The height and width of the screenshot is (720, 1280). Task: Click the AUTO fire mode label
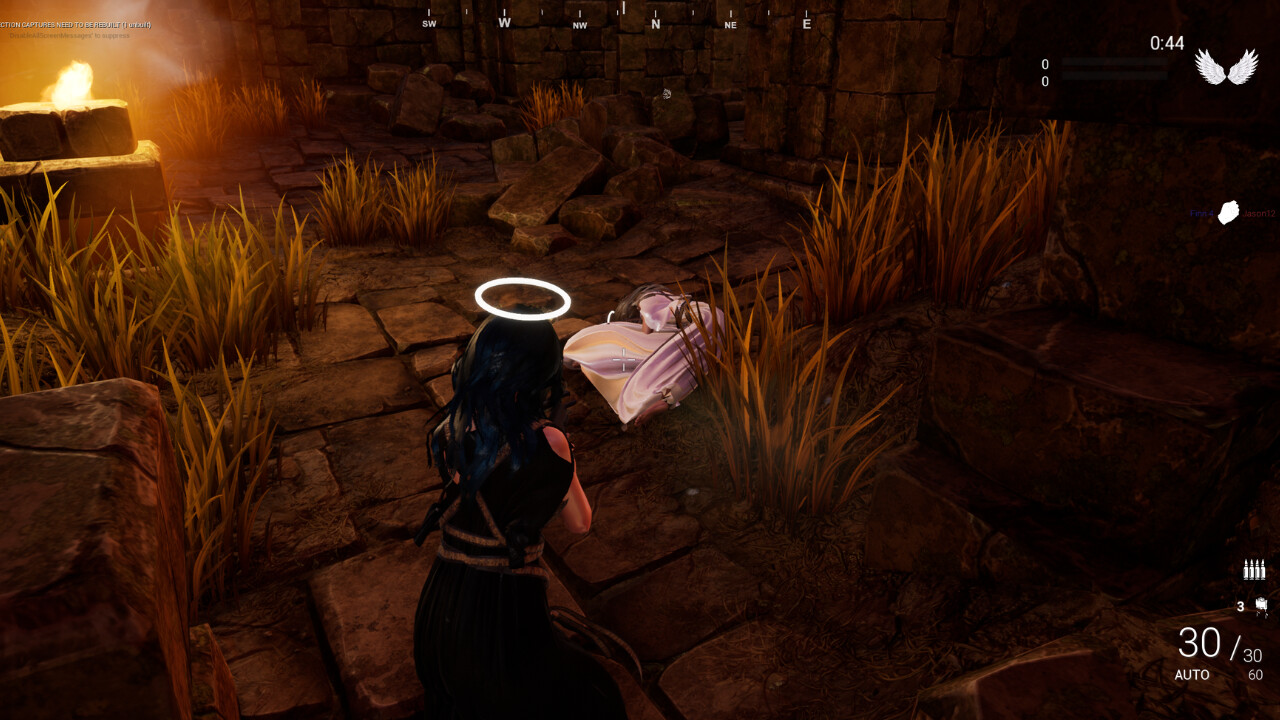click(x=1191, y=675)
